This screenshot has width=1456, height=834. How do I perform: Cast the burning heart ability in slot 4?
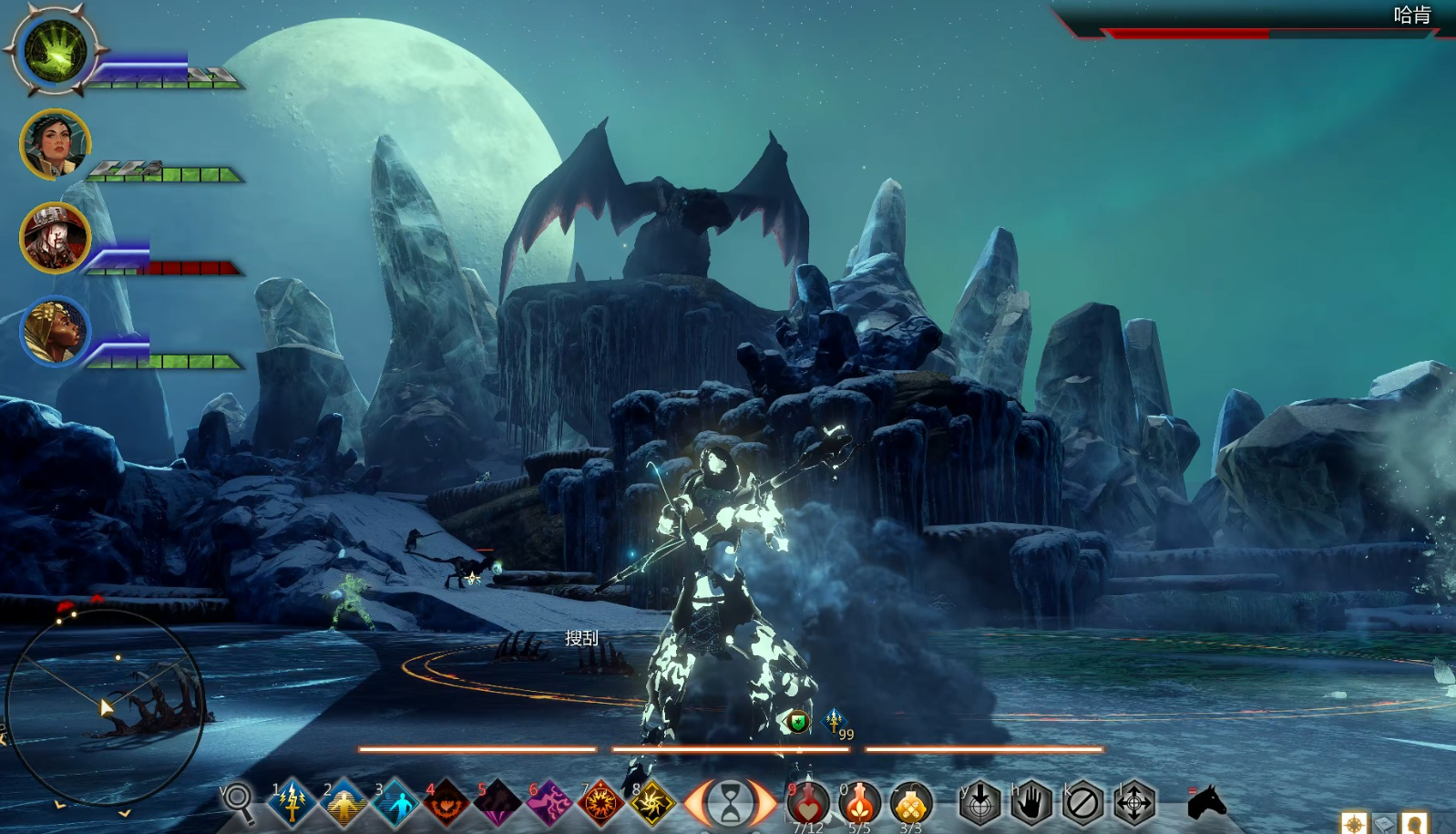click(x=446, y=803)
